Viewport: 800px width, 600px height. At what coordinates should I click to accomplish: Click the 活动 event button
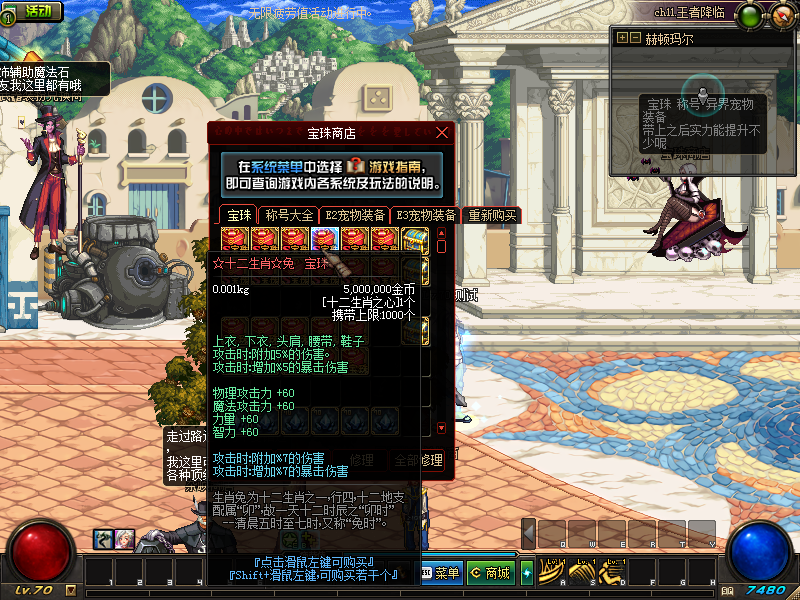(32, 11)
